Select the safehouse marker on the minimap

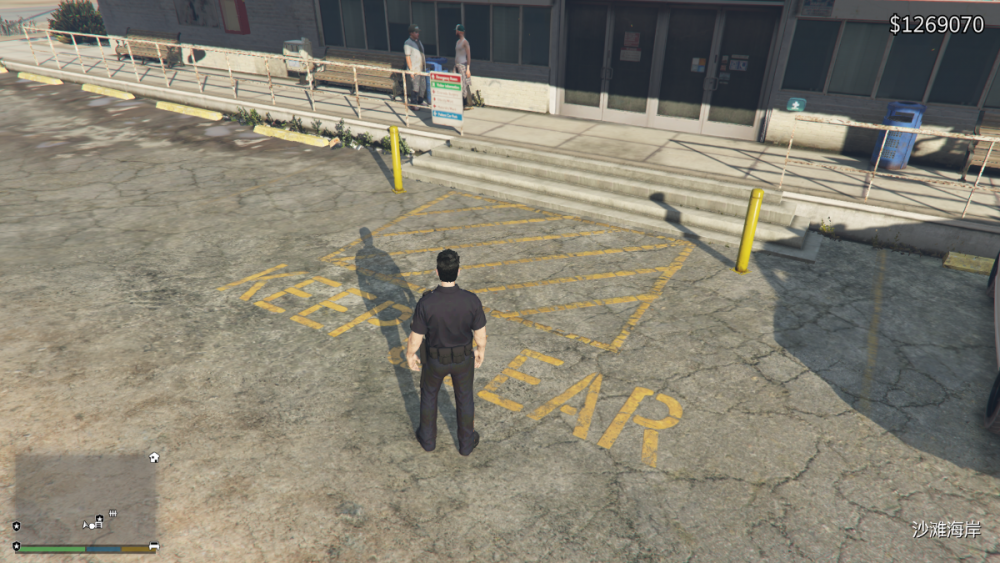(153, 457)
